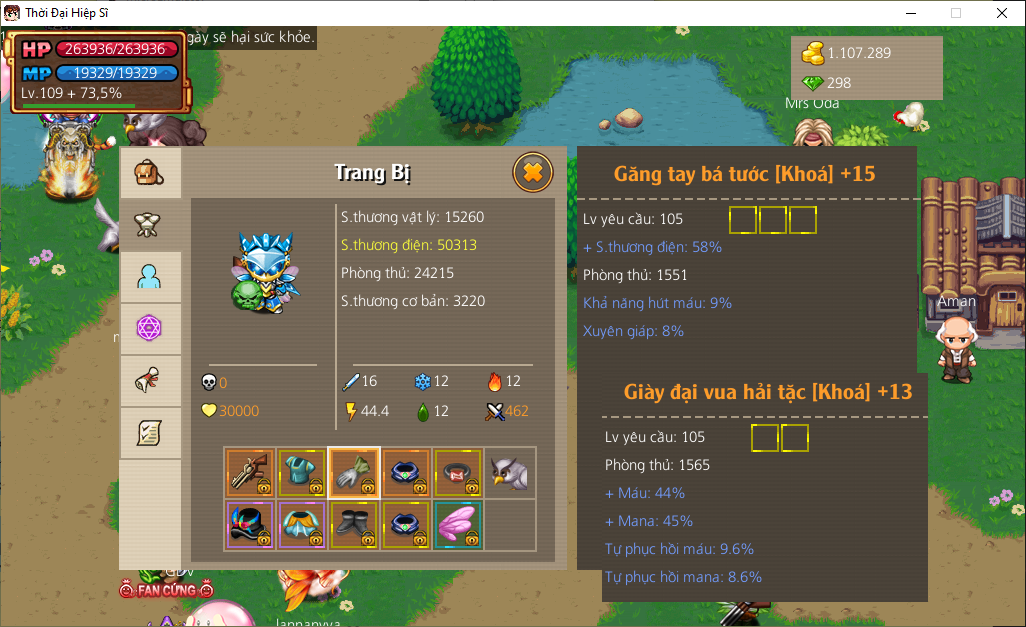Select the gun weapon slot
Screen dimensions: 1026x627
(250, 472)
